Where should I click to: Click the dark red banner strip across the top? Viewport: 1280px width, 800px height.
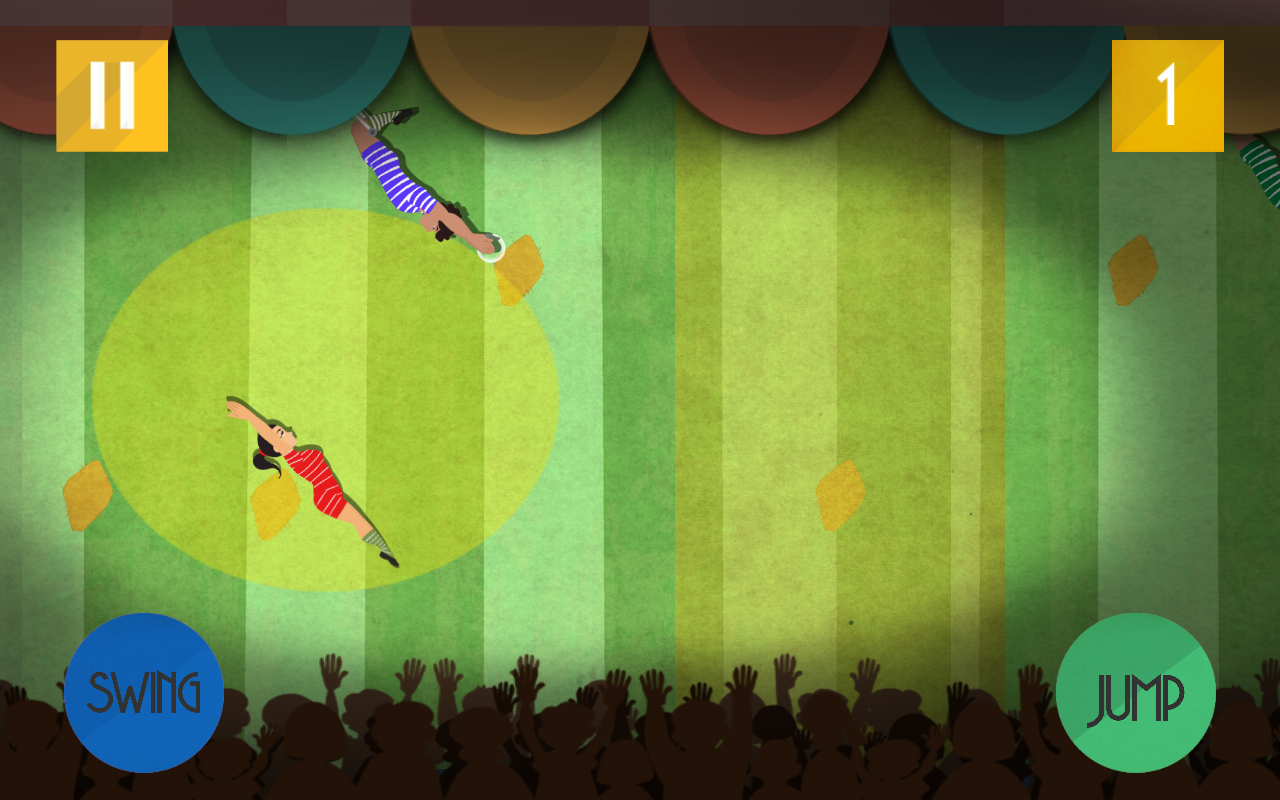[640, 10]
